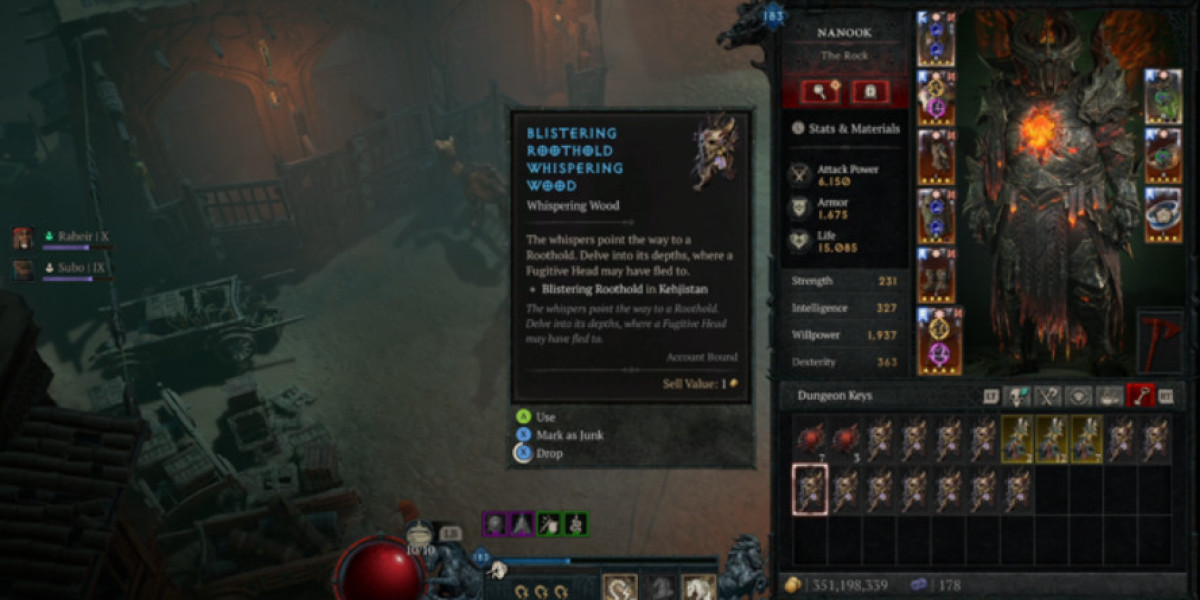Select the red orb item stacked at 7
The width and height of the screenshot is (1200, 600).
point(810,437)
